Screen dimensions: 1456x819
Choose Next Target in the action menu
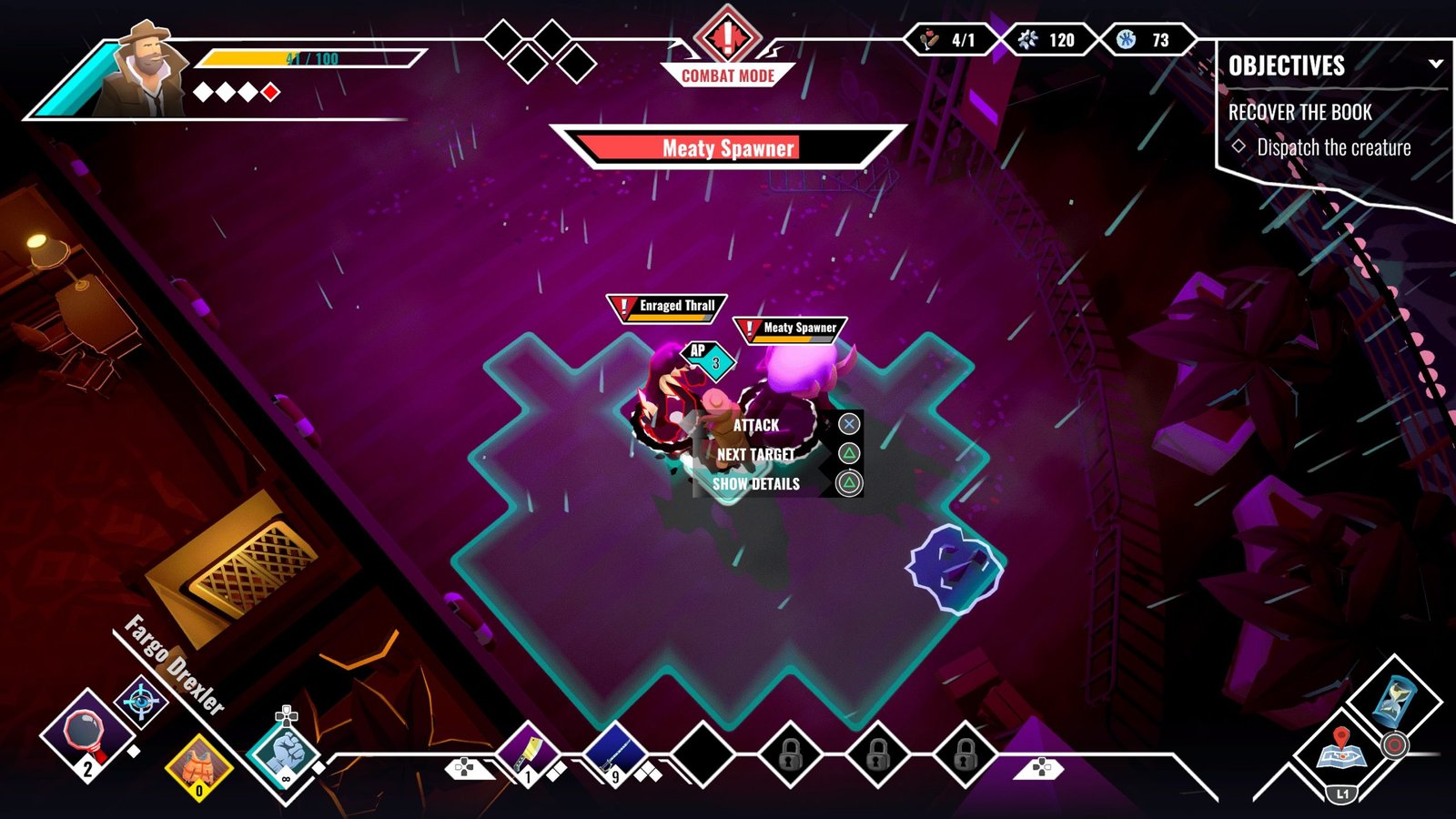pos(756,454)
